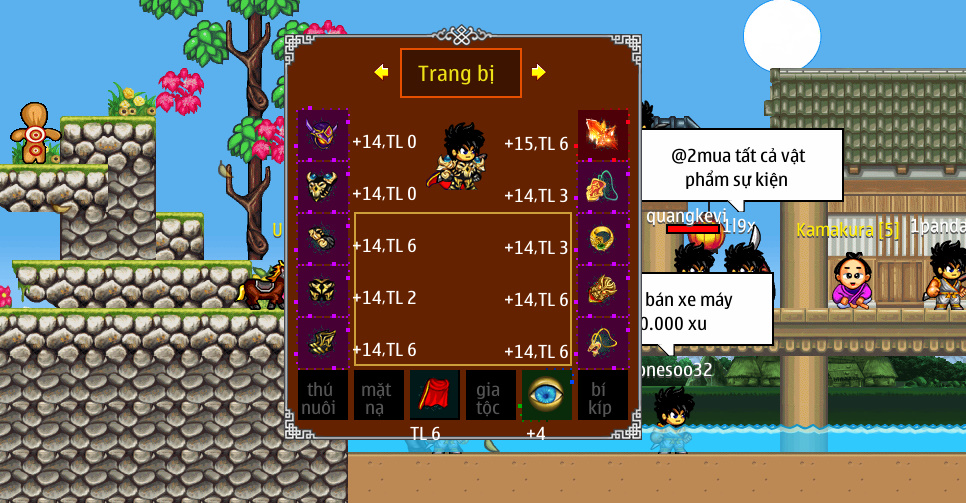Open the empty bí kíp slot
Image resolution: width=966 pixels, height=503 pixels.
[x=603, y=395]
